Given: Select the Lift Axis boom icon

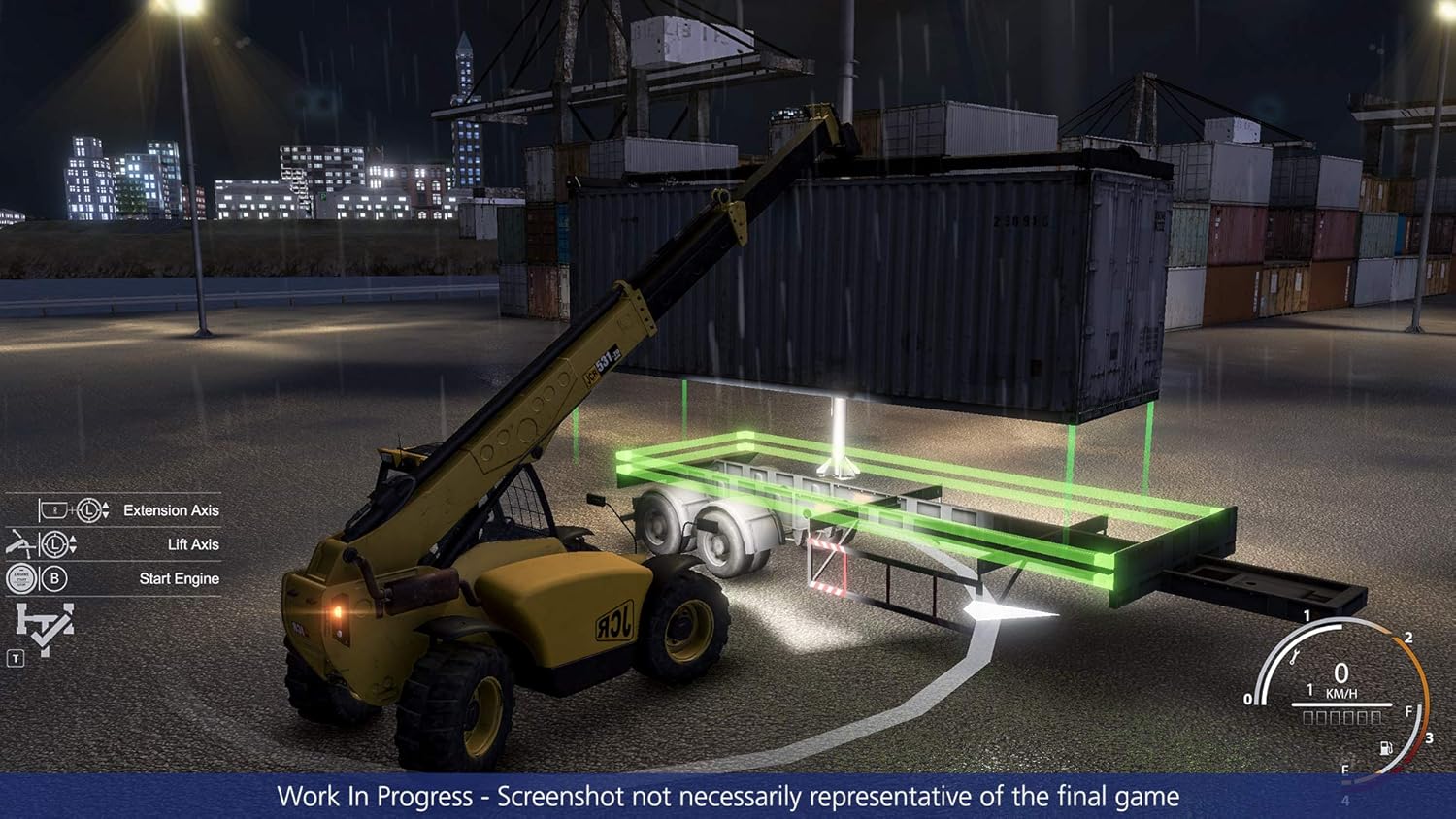Looking at the screenshot, I should (20, 544).
